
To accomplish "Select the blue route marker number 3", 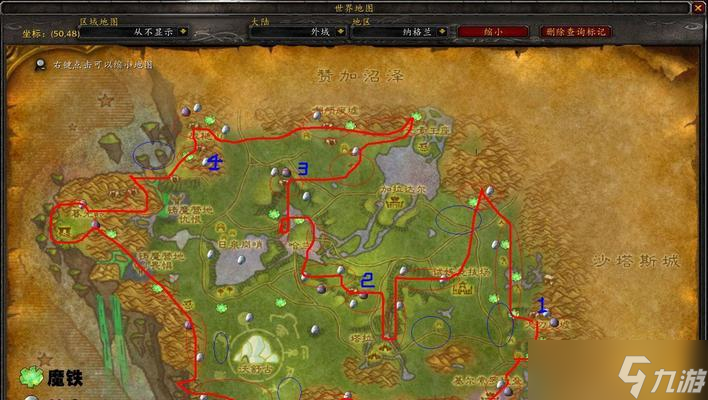I will 303,168.
